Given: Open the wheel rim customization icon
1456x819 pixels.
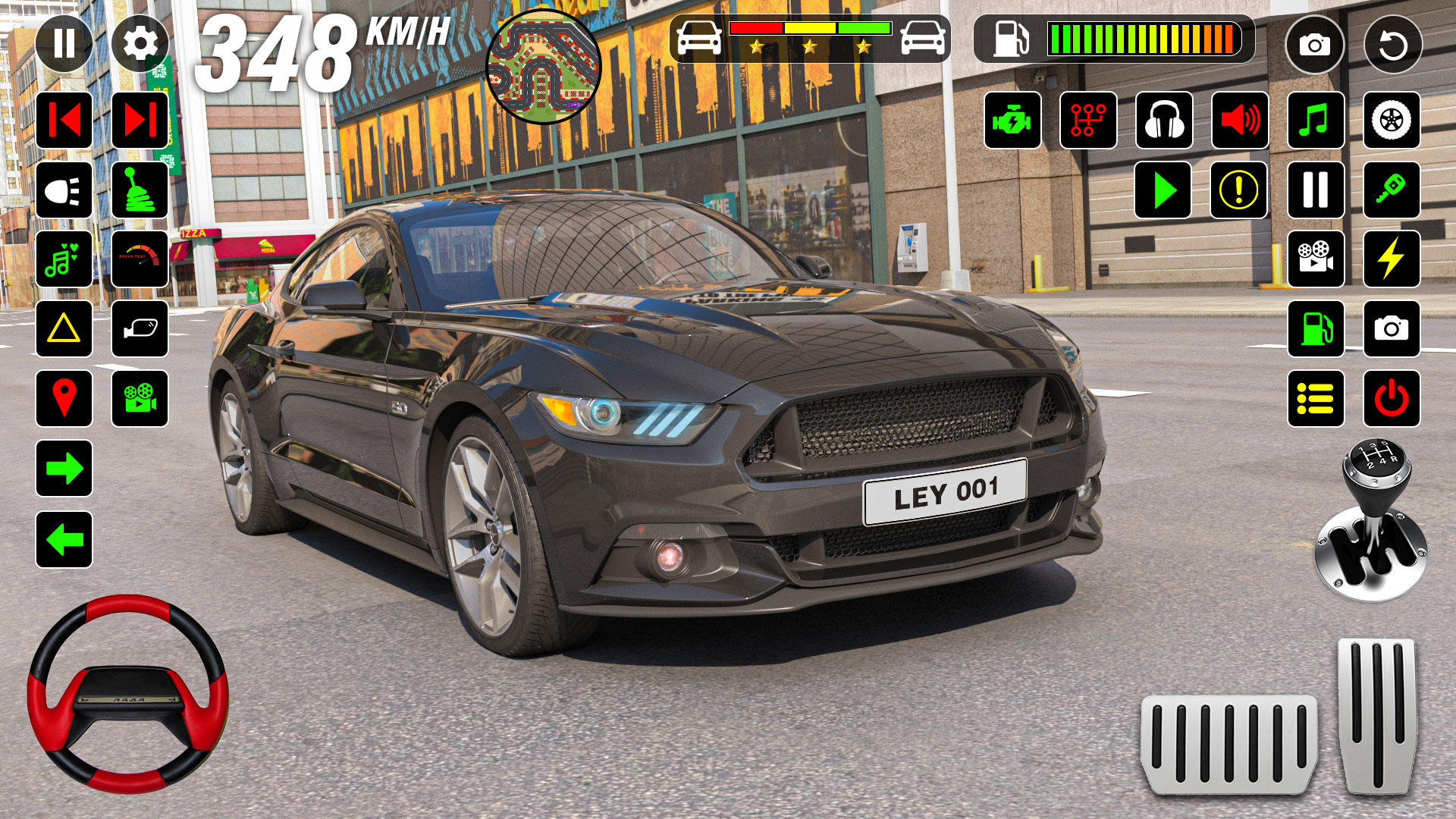Looking at the screenshot, I should click(x=1392, y=121).
